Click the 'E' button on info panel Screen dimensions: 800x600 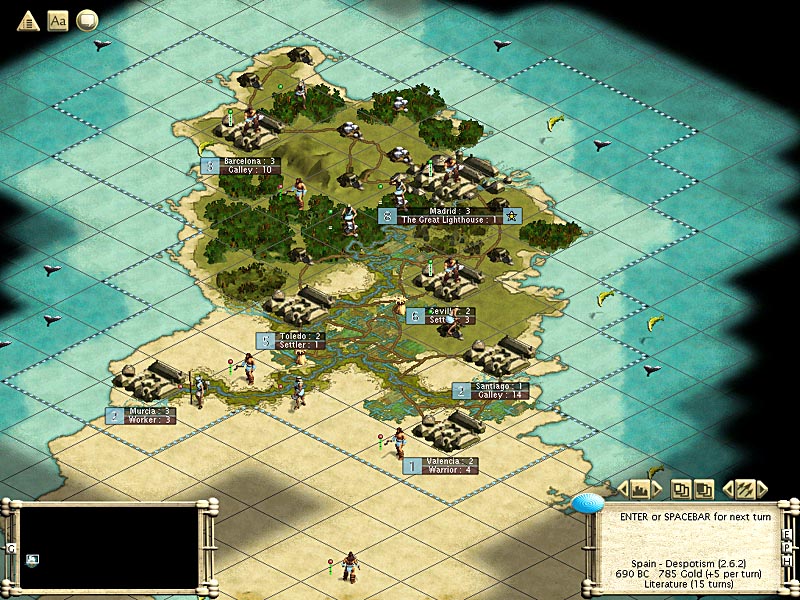788,534
